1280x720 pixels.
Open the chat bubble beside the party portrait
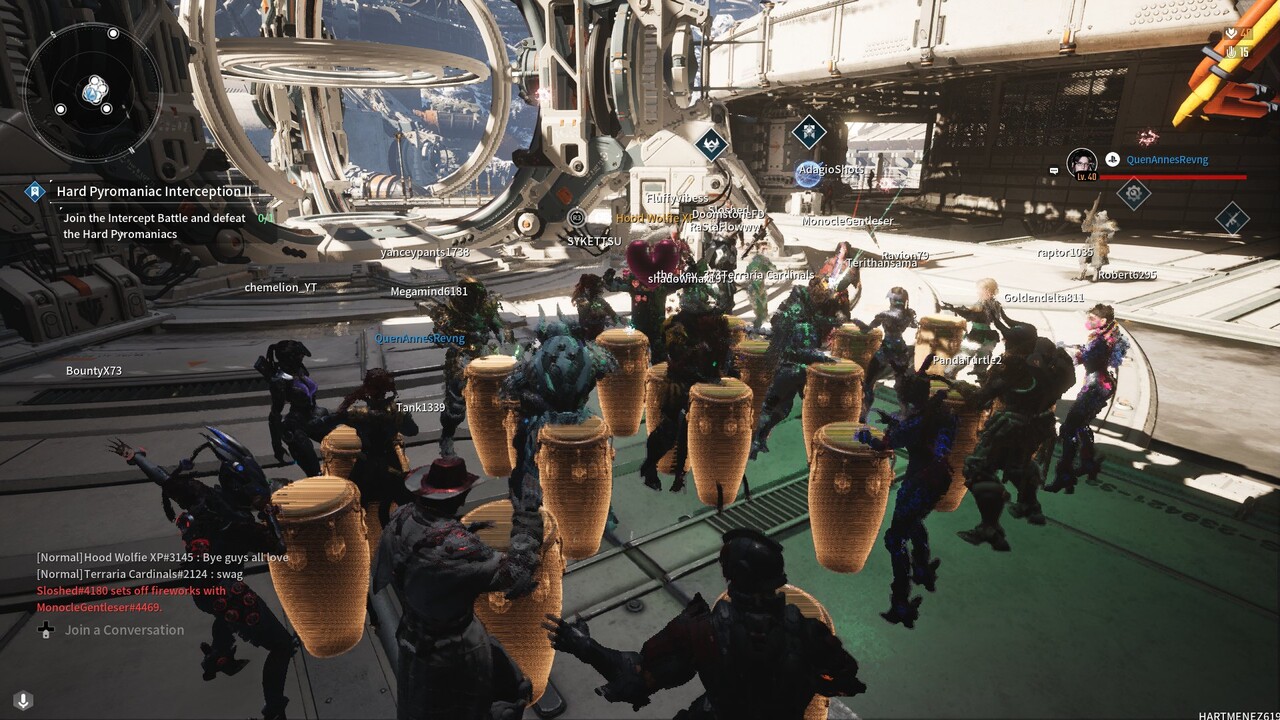(x=1053, y=171)
